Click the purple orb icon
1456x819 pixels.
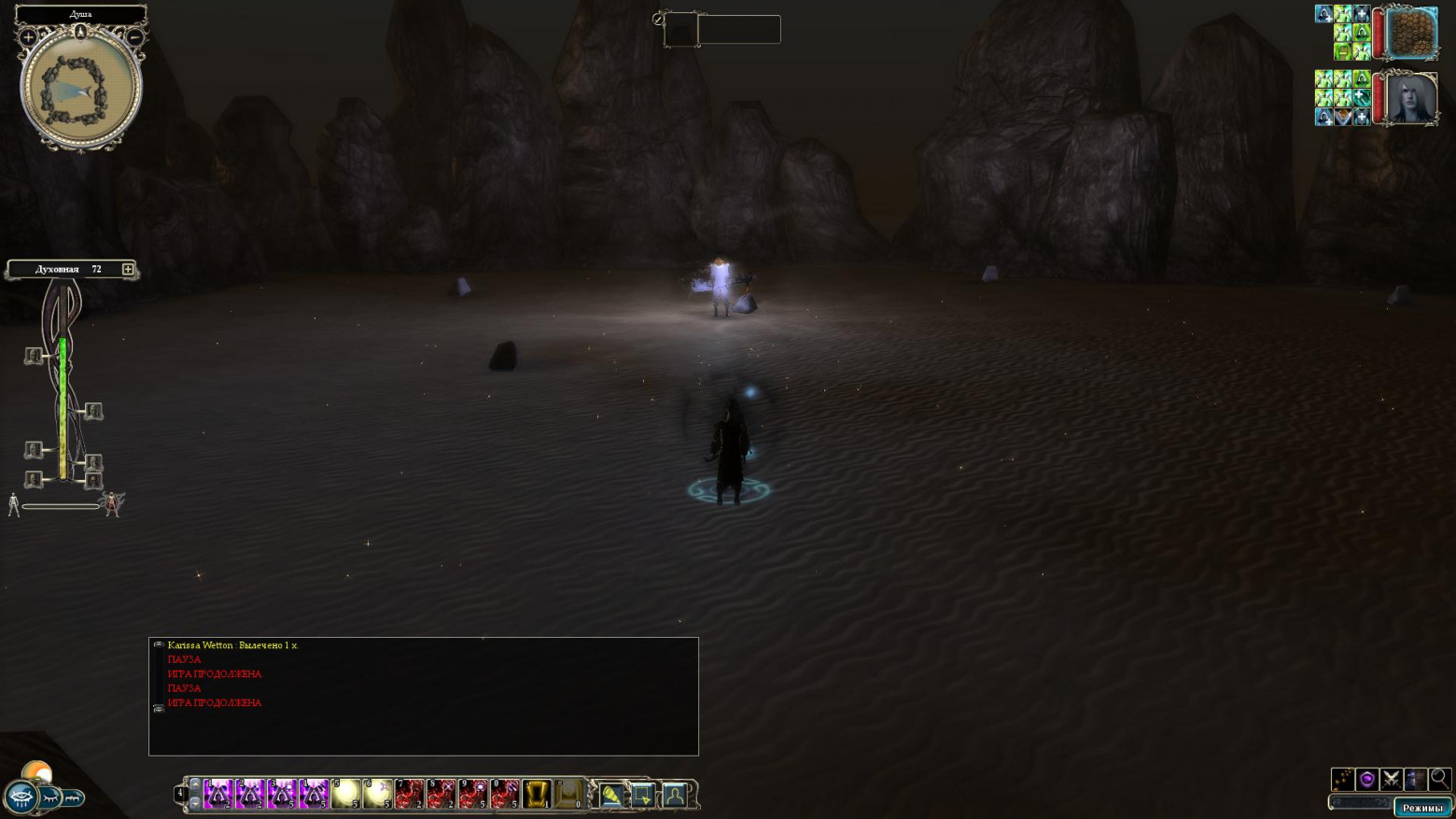point(1366,779)
